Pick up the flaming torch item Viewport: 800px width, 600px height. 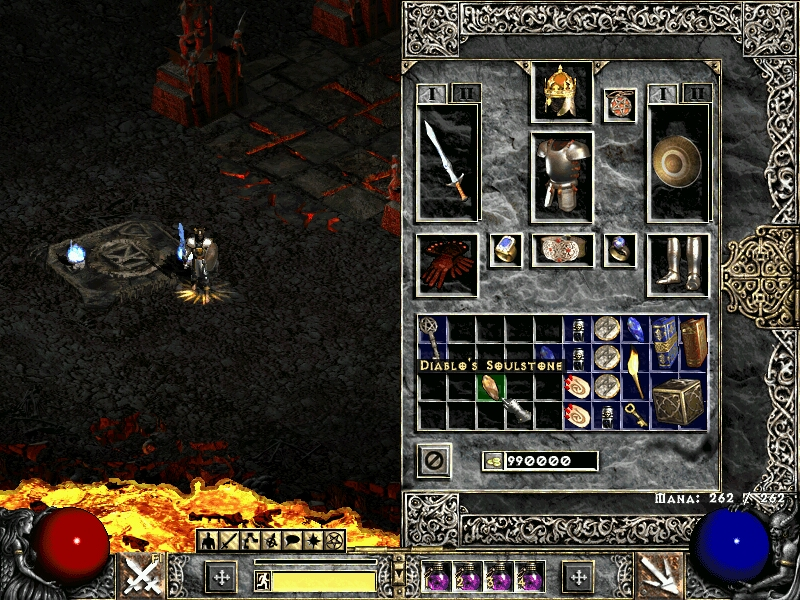635,370
